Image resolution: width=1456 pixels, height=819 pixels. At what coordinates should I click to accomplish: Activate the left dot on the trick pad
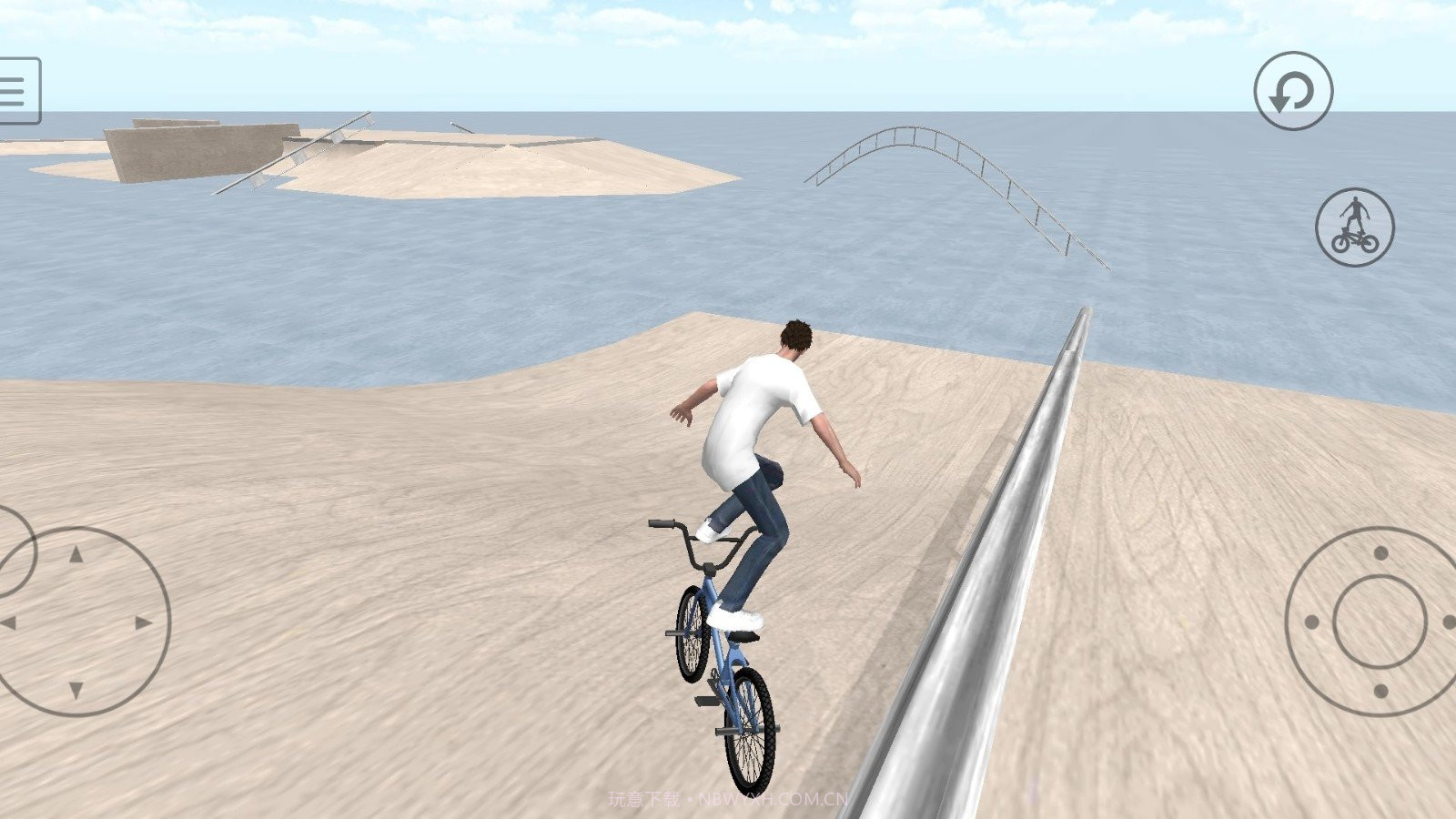point(1312,622)
